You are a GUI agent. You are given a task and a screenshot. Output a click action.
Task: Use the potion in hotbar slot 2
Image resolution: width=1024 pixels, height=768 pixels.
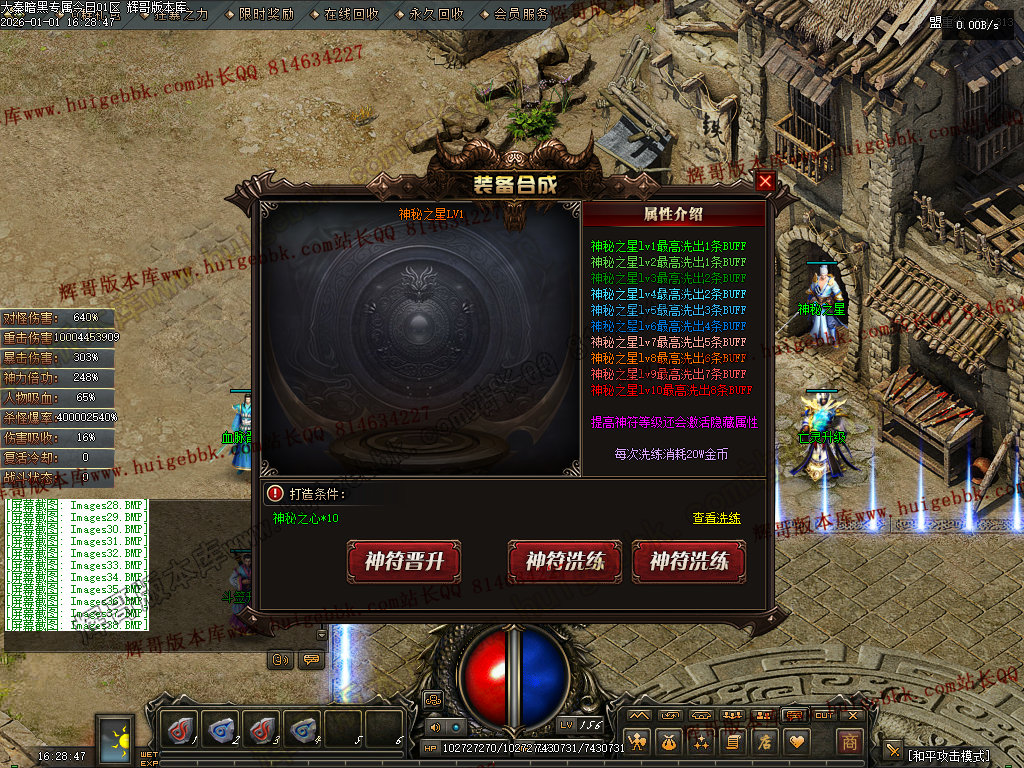click(x=221, y=729)
